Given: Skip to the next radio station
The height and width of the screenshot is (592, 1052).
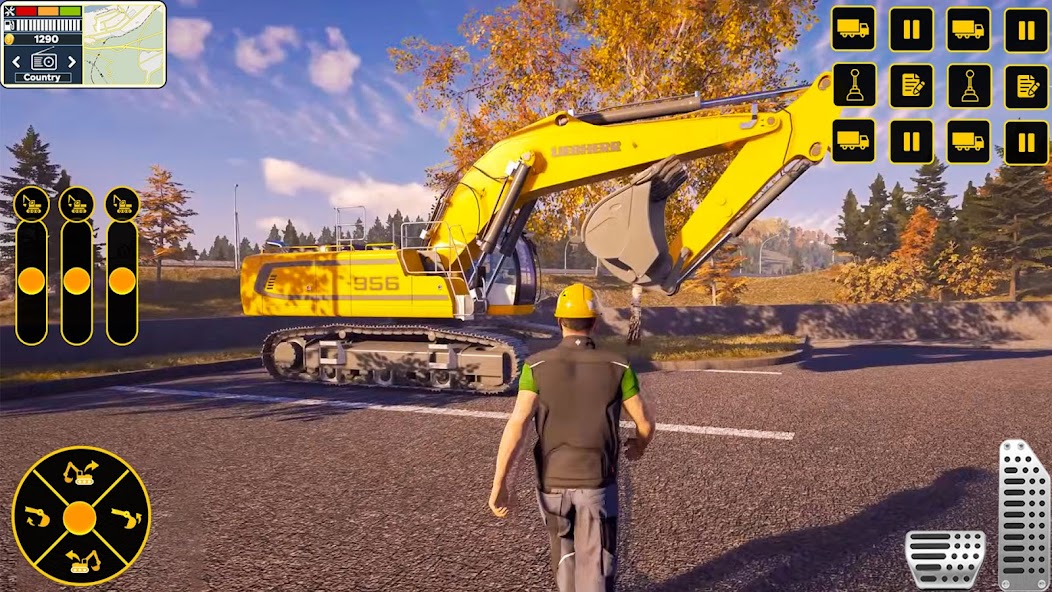Looking at the screenshot, I should click(x=70, y=61).
